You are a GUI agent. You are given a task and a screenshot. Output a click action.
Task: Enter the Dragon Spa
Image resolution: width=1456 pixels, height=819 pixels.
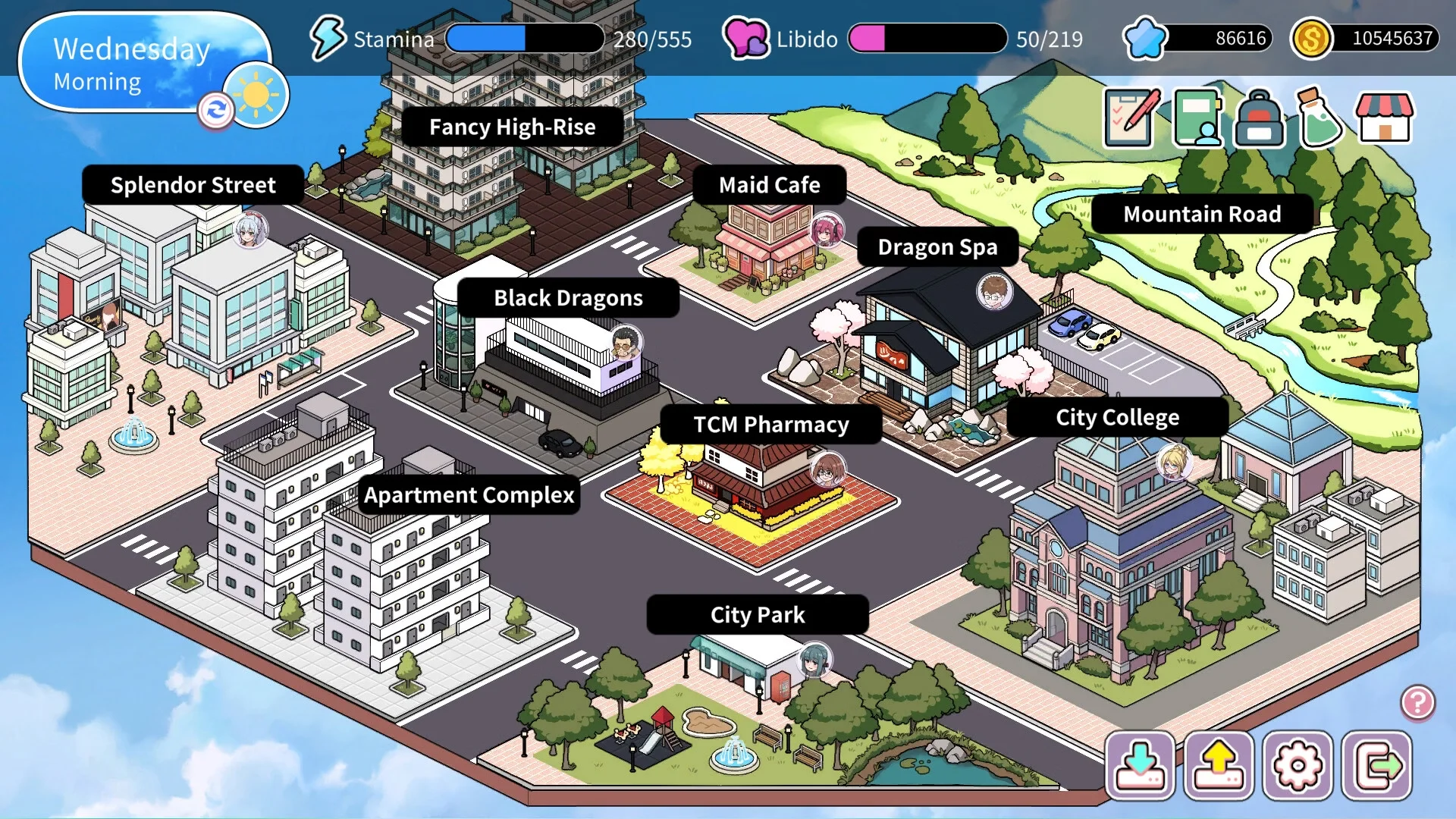click(937, 247)
